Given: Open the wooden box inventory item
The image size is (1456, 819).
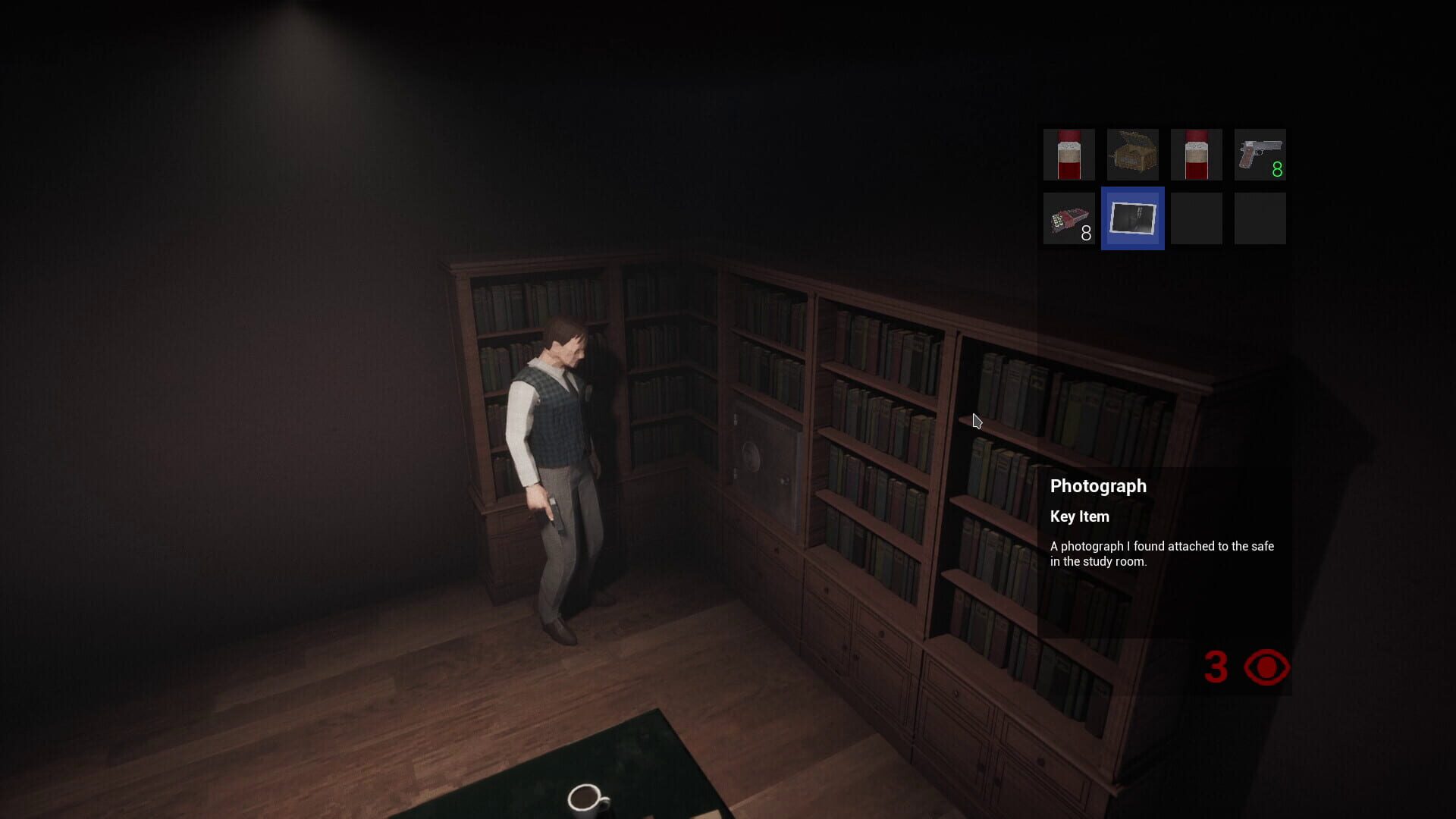Looking at the screenshot, I should (1132, 155).
